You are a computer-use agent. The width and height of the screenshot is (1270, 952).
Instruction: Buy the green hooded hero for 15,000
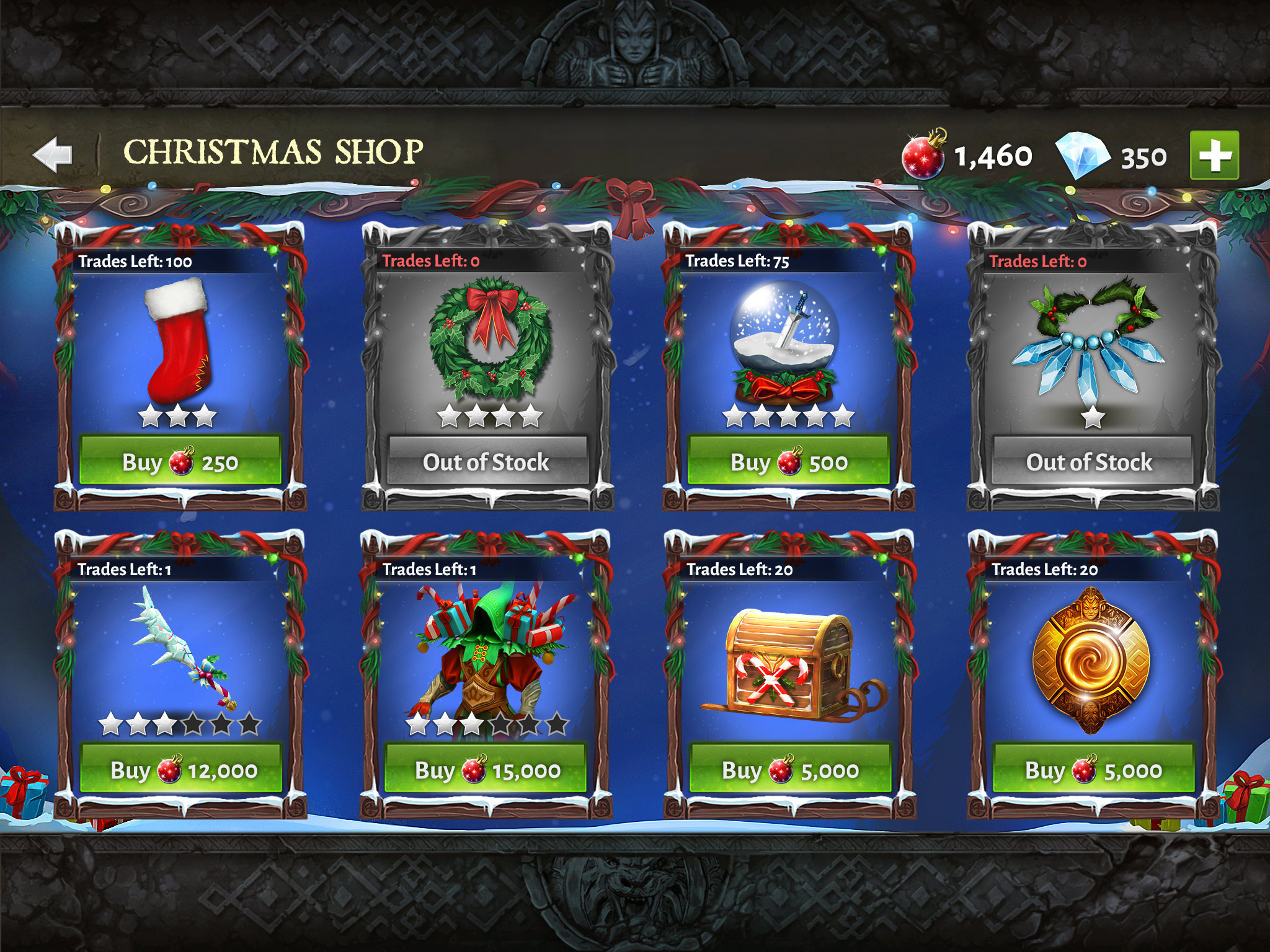pos(486,769)
